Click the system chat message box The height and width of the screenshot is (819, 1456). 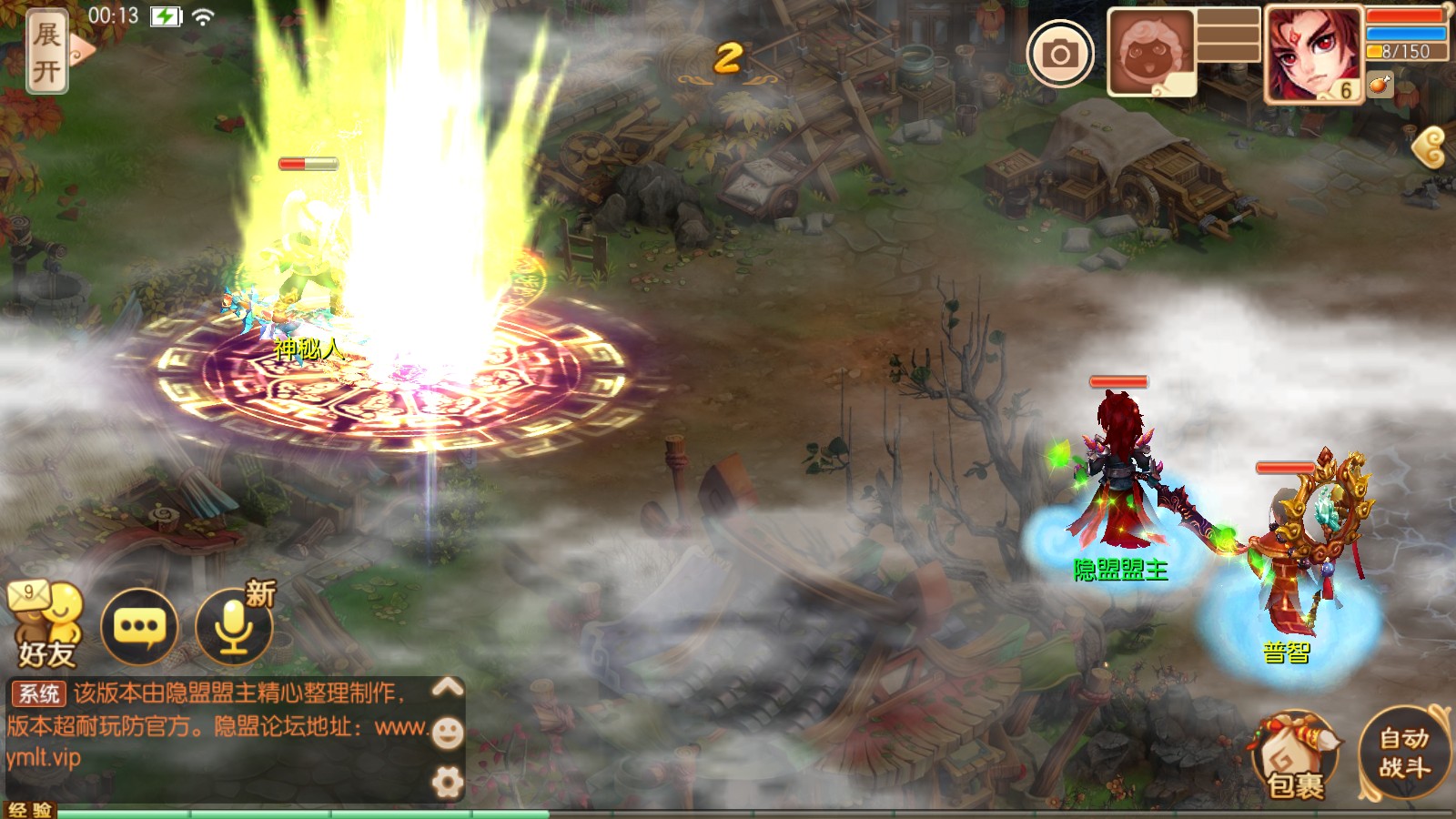click(x=218, y=726)
